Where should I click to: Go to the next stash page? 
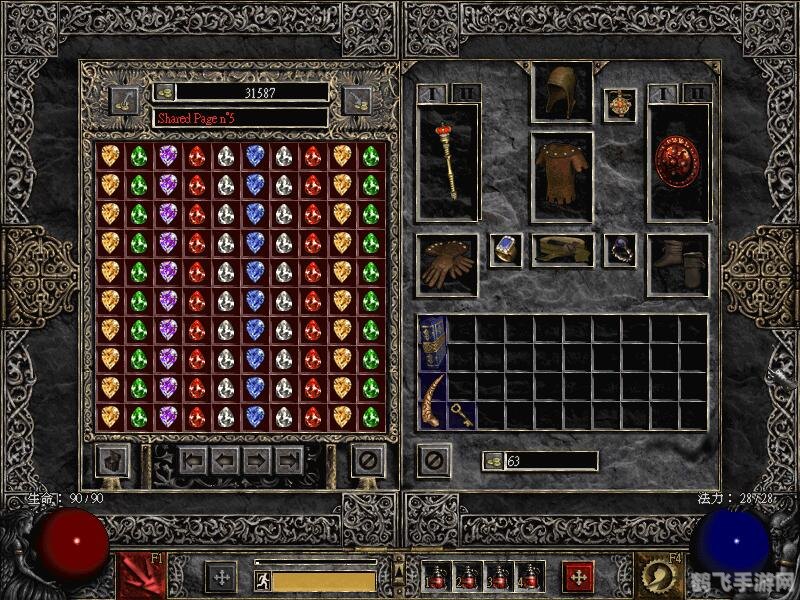point(257,461)
